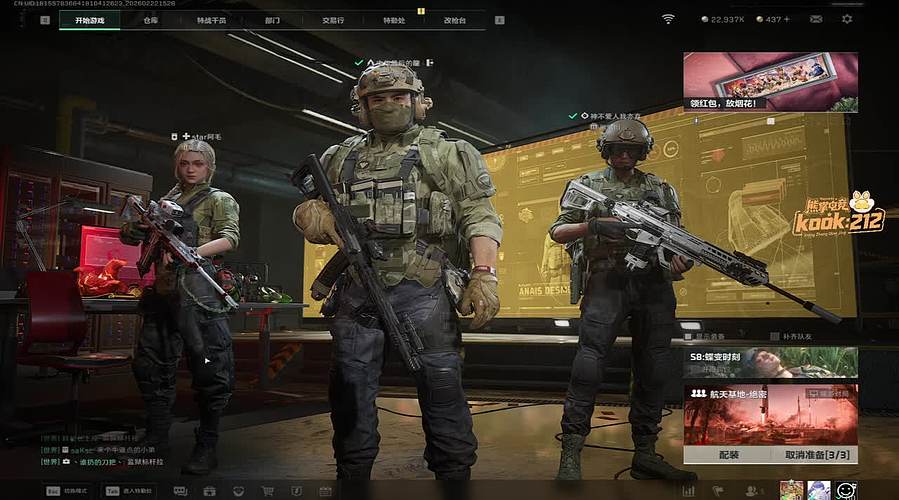Open the S8:蝶变时刻 season banner
This screenshot has height=500, width=899.
pyautogui.click(x=770, y=362)
